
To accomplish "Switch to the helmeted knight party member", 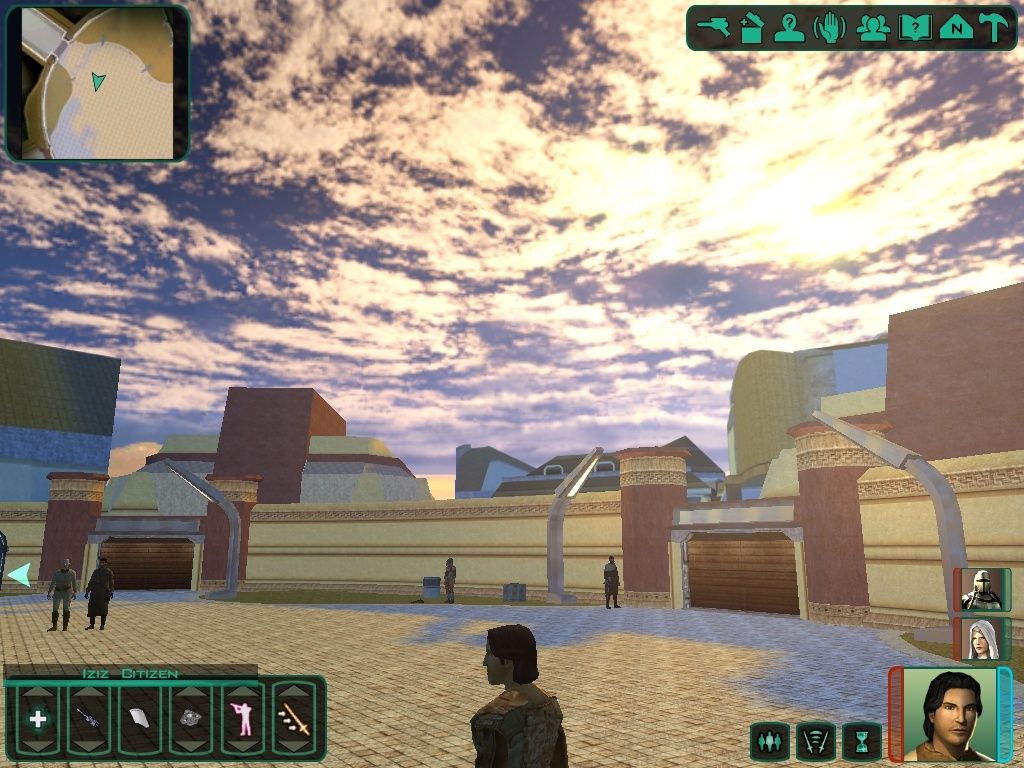I will pyautogui.click(x=981, y=590).
